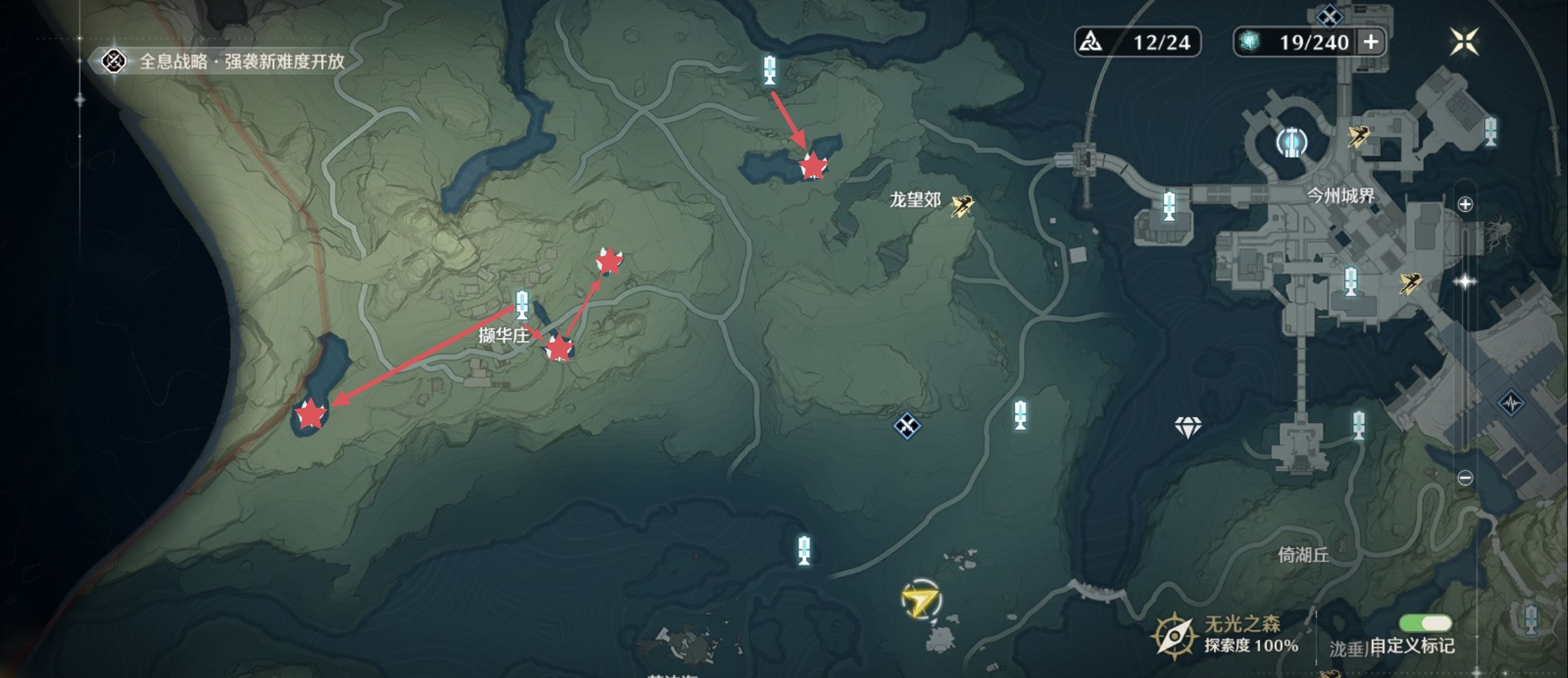The height and width of the screenshot is (678, 1568).
Task: Zoom in with the map's plus button
Action: pos(1465,205)
